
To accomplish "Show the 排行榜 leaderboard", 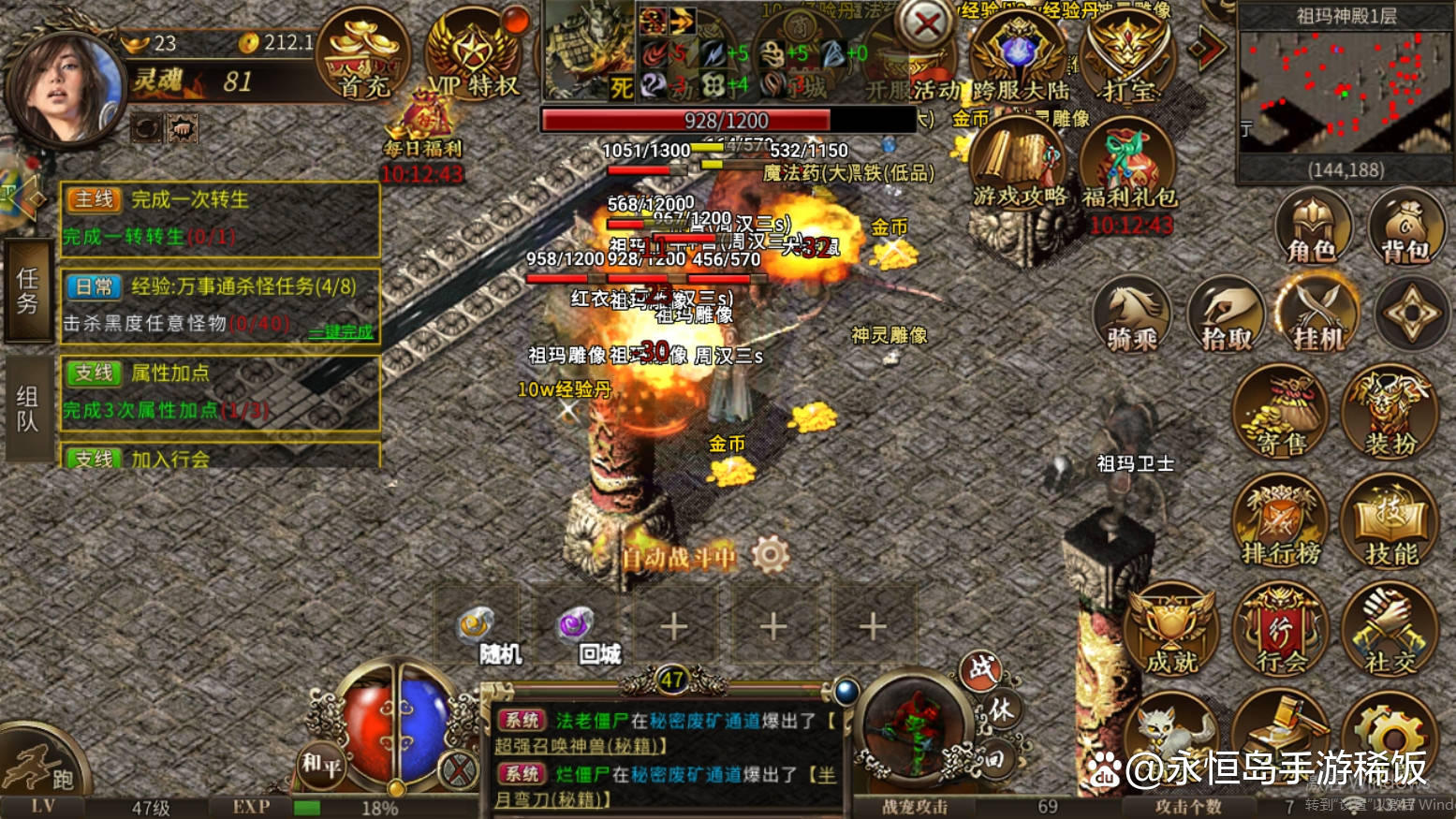I will coord(1280,522).
